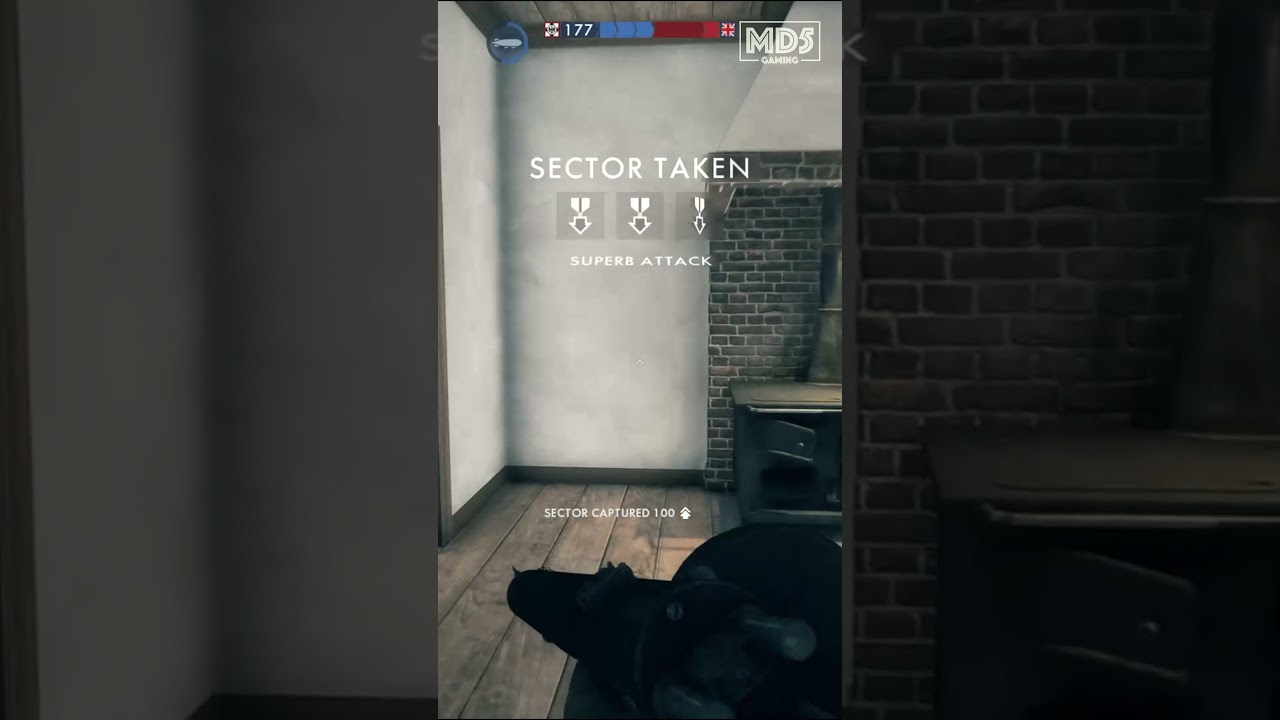Click the first attack medal icon

pyautogui.click(x=580, y=215)
